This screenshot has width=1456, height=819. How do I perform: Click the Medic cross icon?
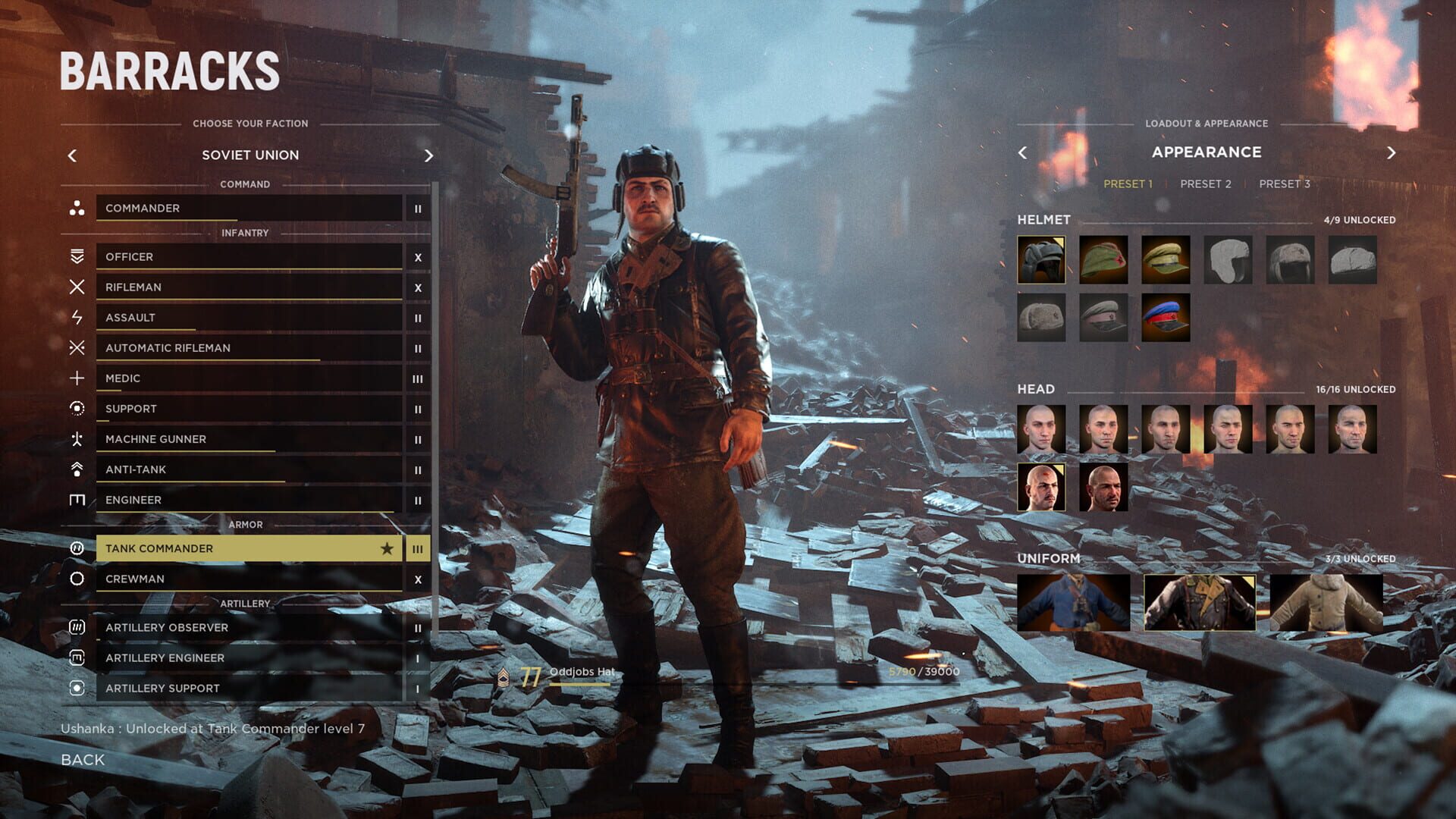(x=76, y=378)
